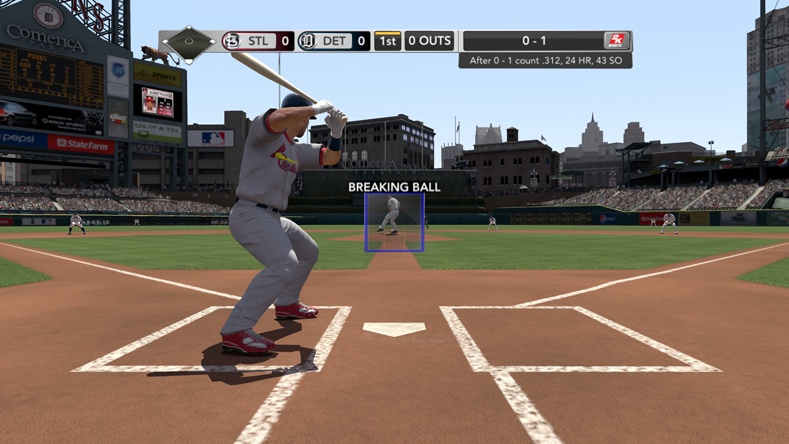Click the 2K Sports logo badge
Screen dimensions: 789x444
(616, 41)
